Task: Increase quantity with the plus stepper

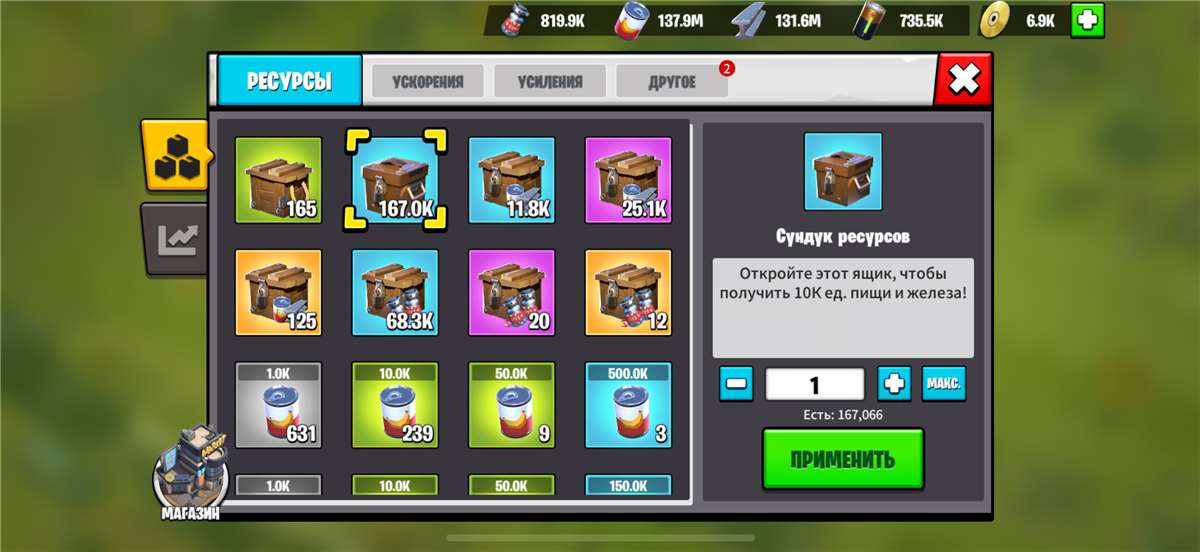Action: (x=894, y=384)
